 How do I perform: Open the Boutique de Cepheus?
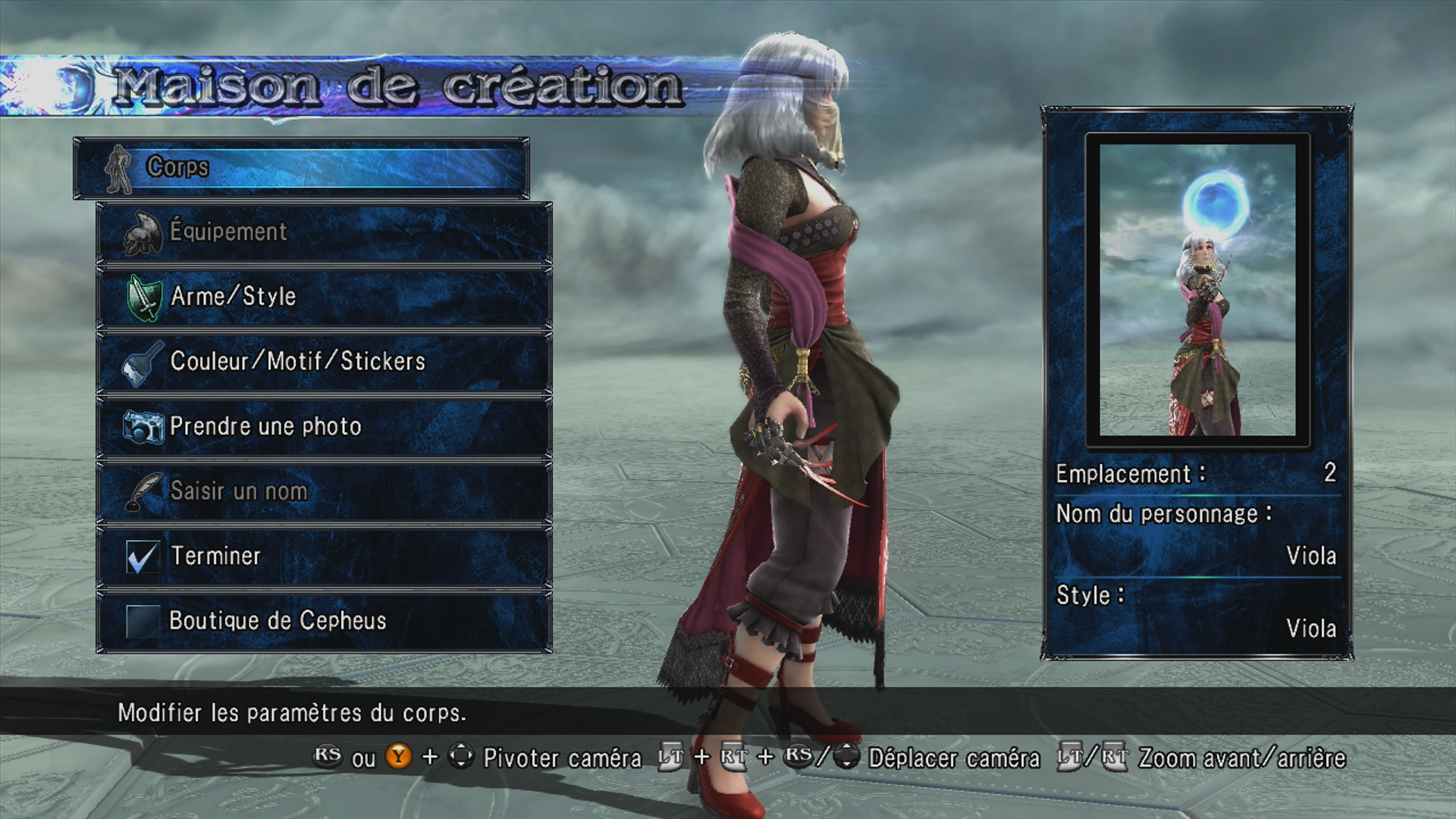coord(324,621)
